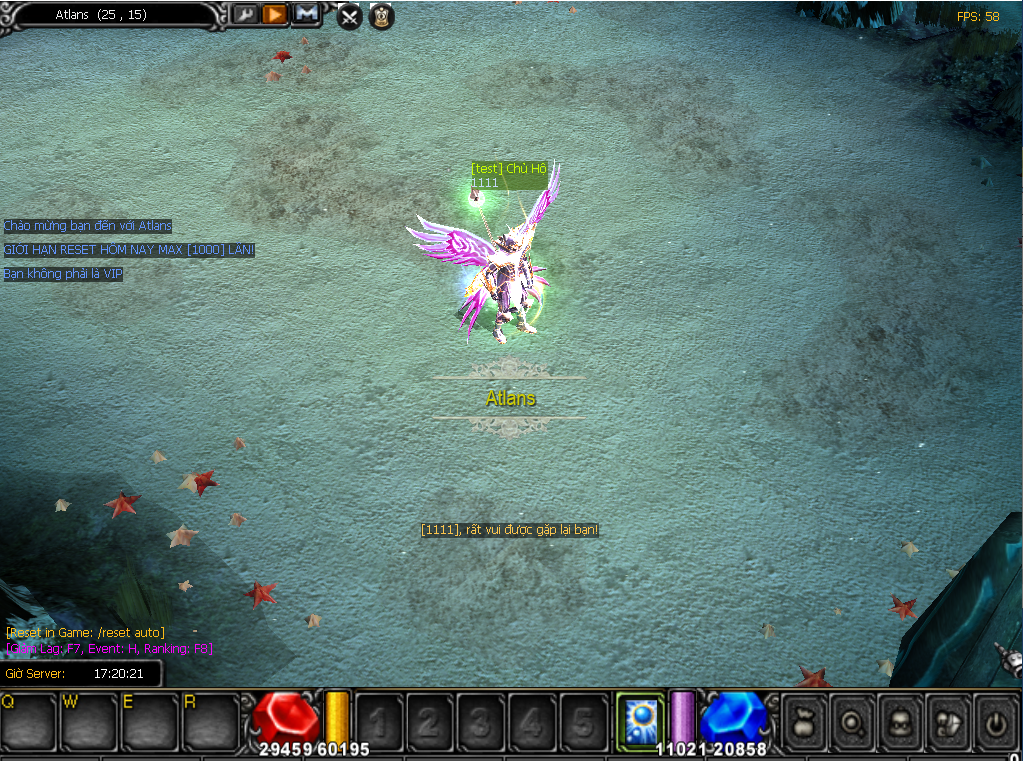Open the blue M map button
1023x761 pixels.
[305, 14]
